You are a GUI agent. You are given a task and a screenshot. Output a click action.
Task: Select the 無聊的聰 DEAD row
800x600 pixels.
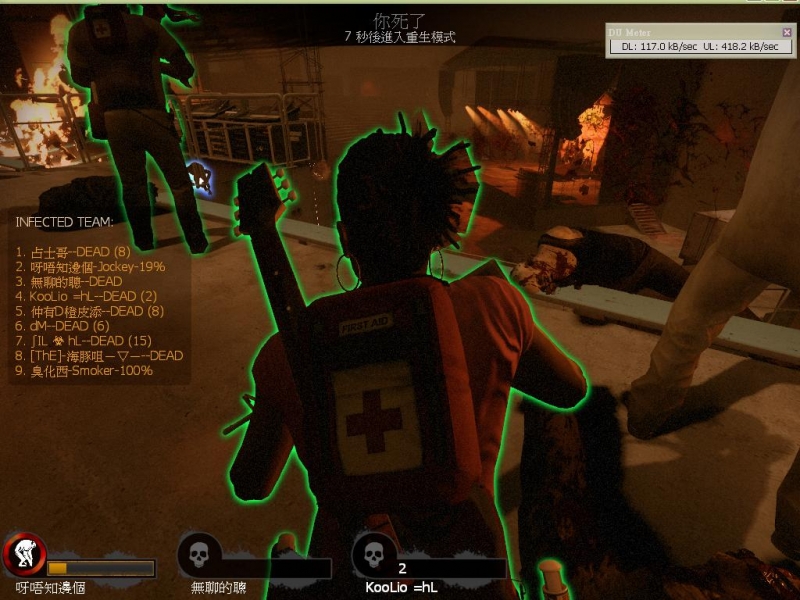[x=68, y=282]
